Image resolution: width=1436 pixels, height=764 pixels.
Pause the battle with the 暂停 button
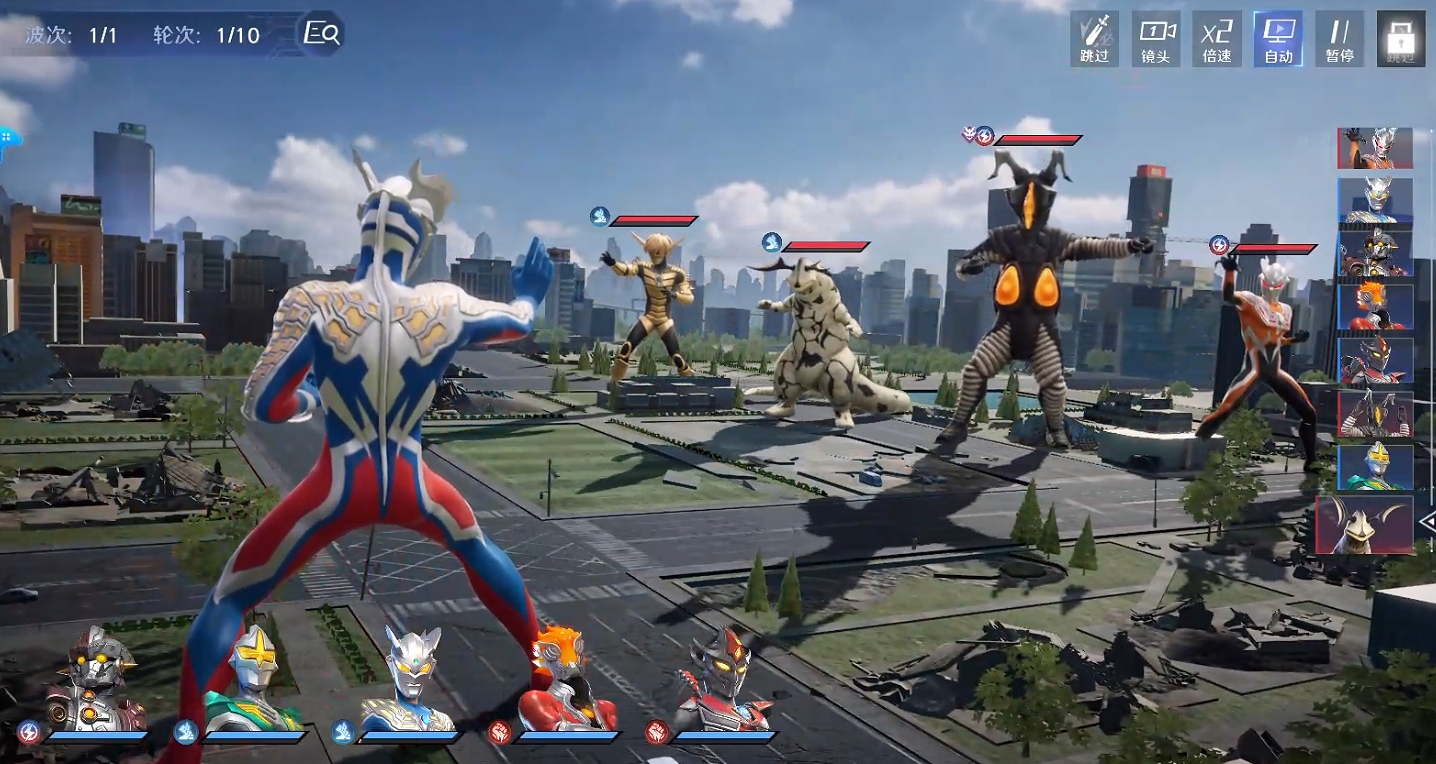click(x=1339, y=39)
